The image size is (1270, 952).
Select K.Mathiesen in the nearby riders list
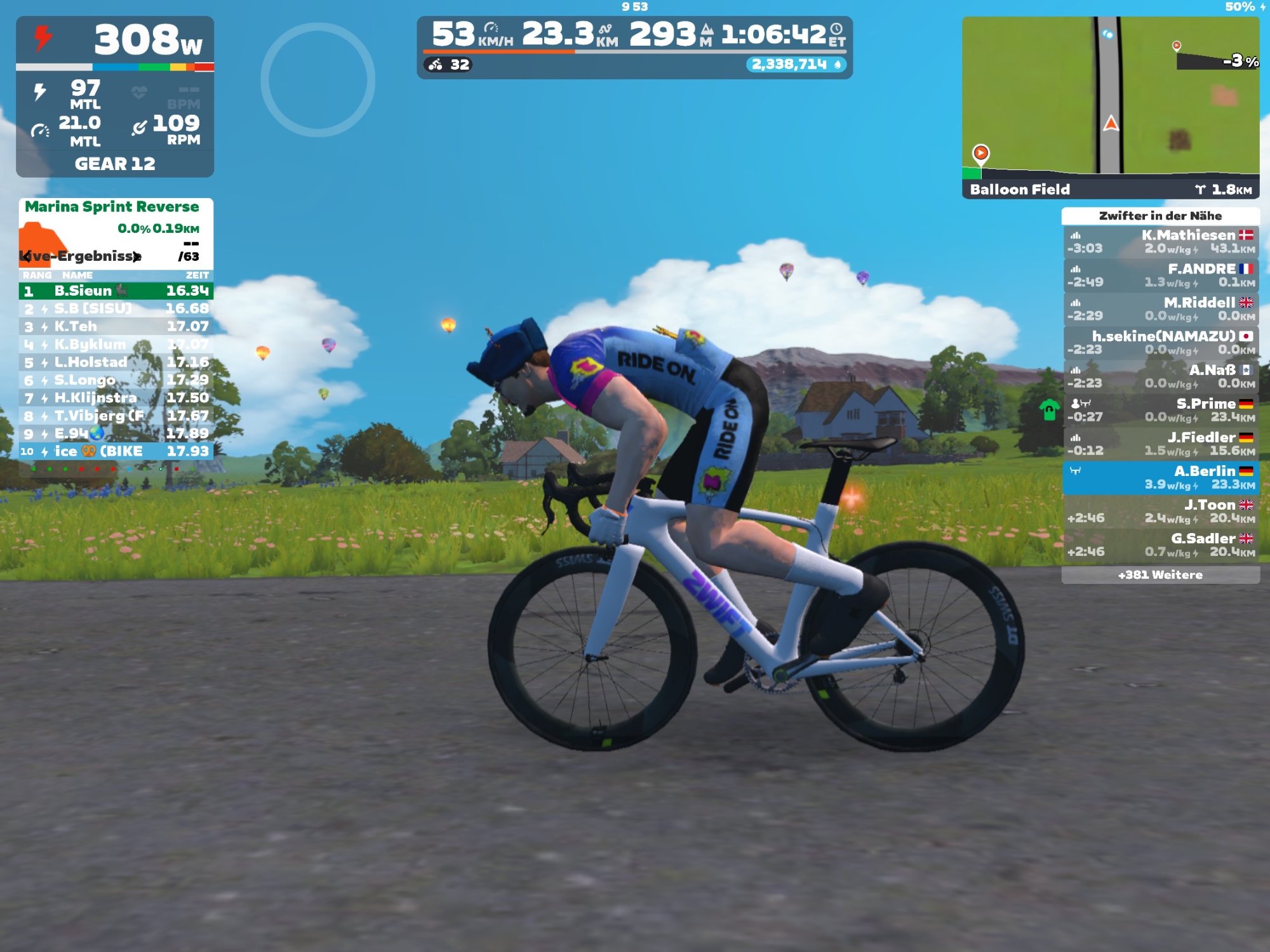[x=1160, y=242]
